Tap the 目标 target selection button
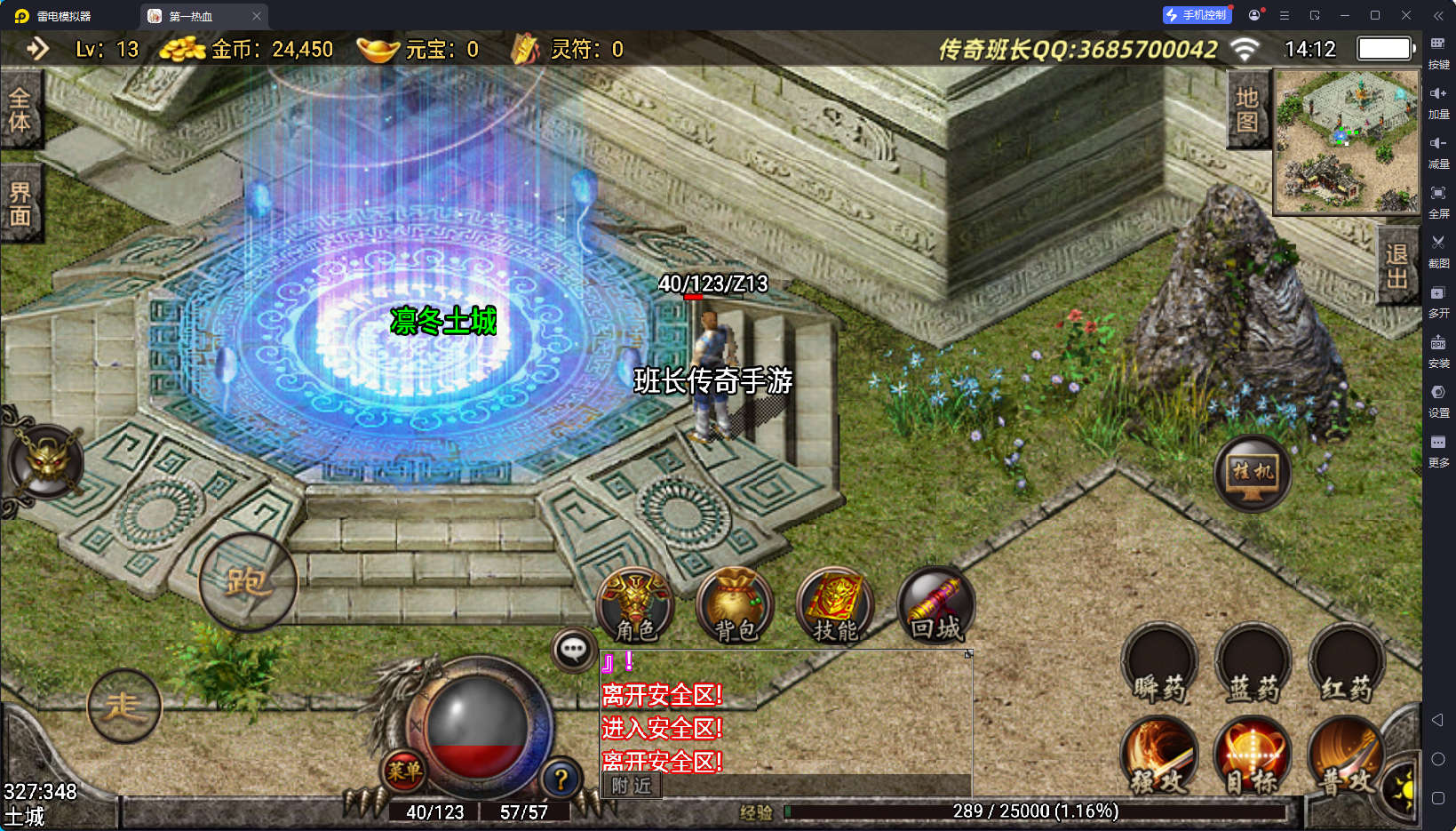1456x831 pixels. point(1253,755)
